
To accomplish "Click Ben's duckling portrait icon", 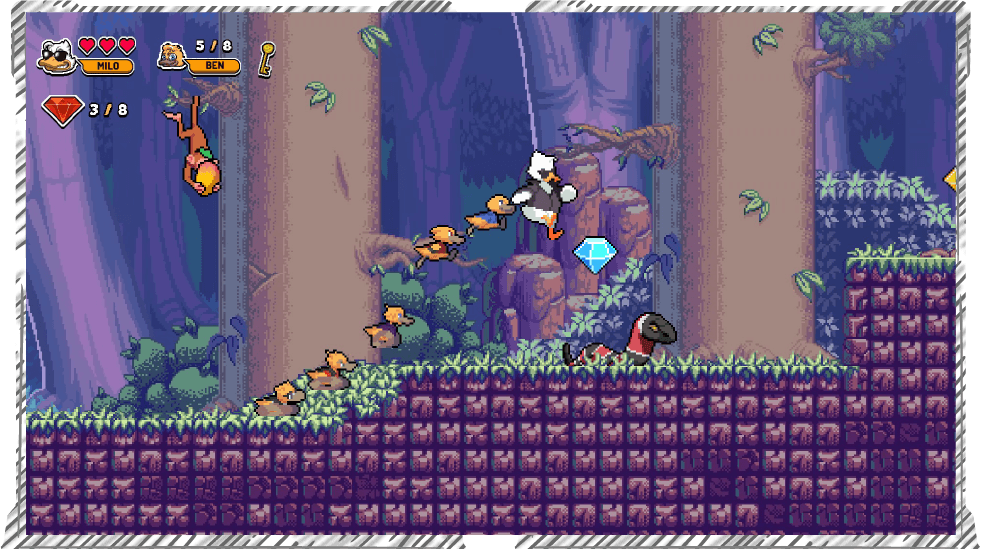I will [x=173, y=54].
